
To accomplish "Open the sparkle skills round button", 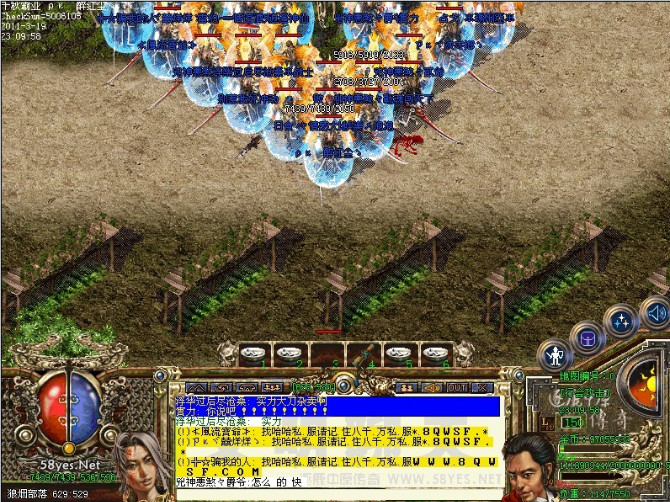I will coord(622,321).
